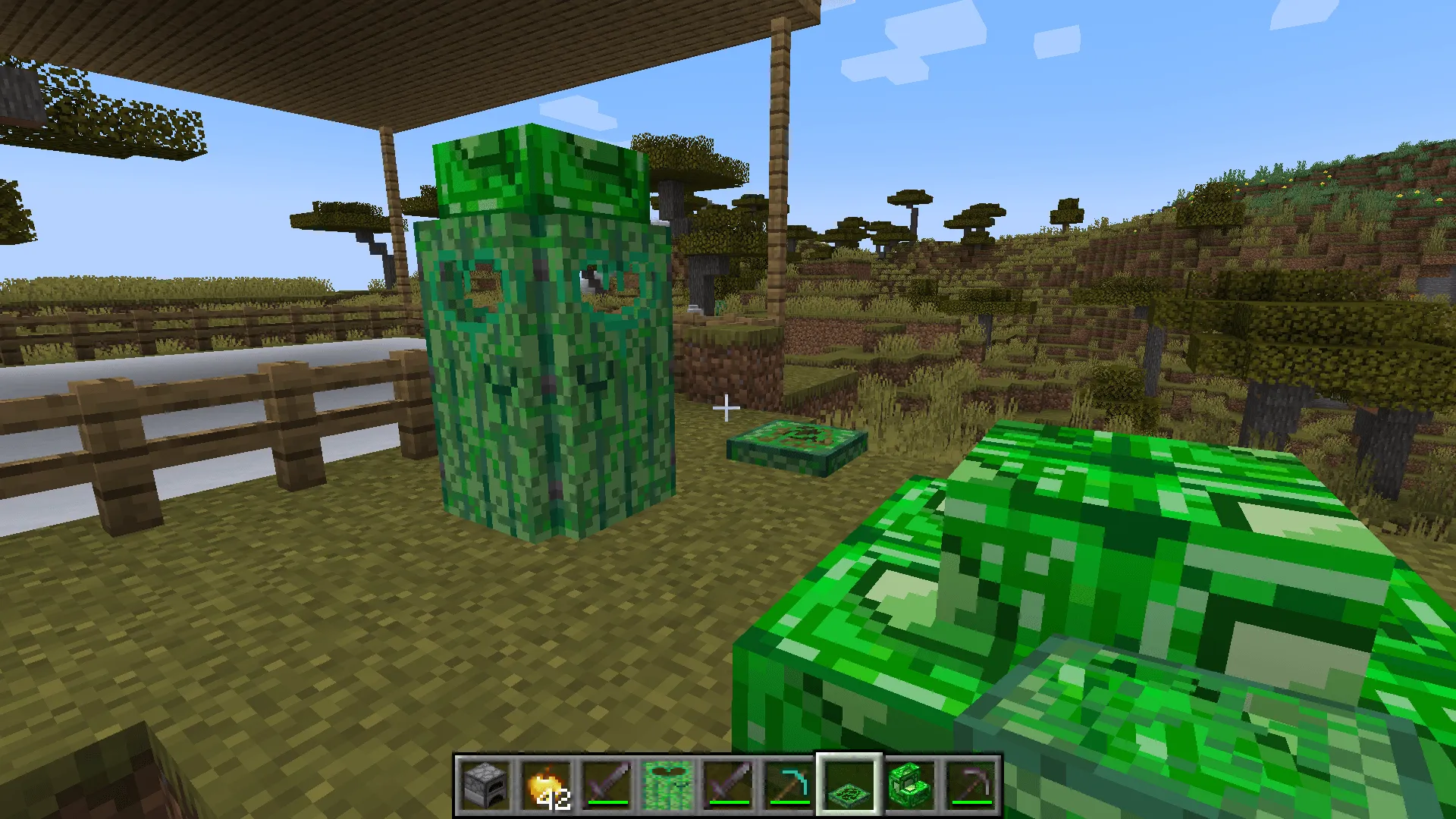Click the crosshair at screen center

(726, 409)
